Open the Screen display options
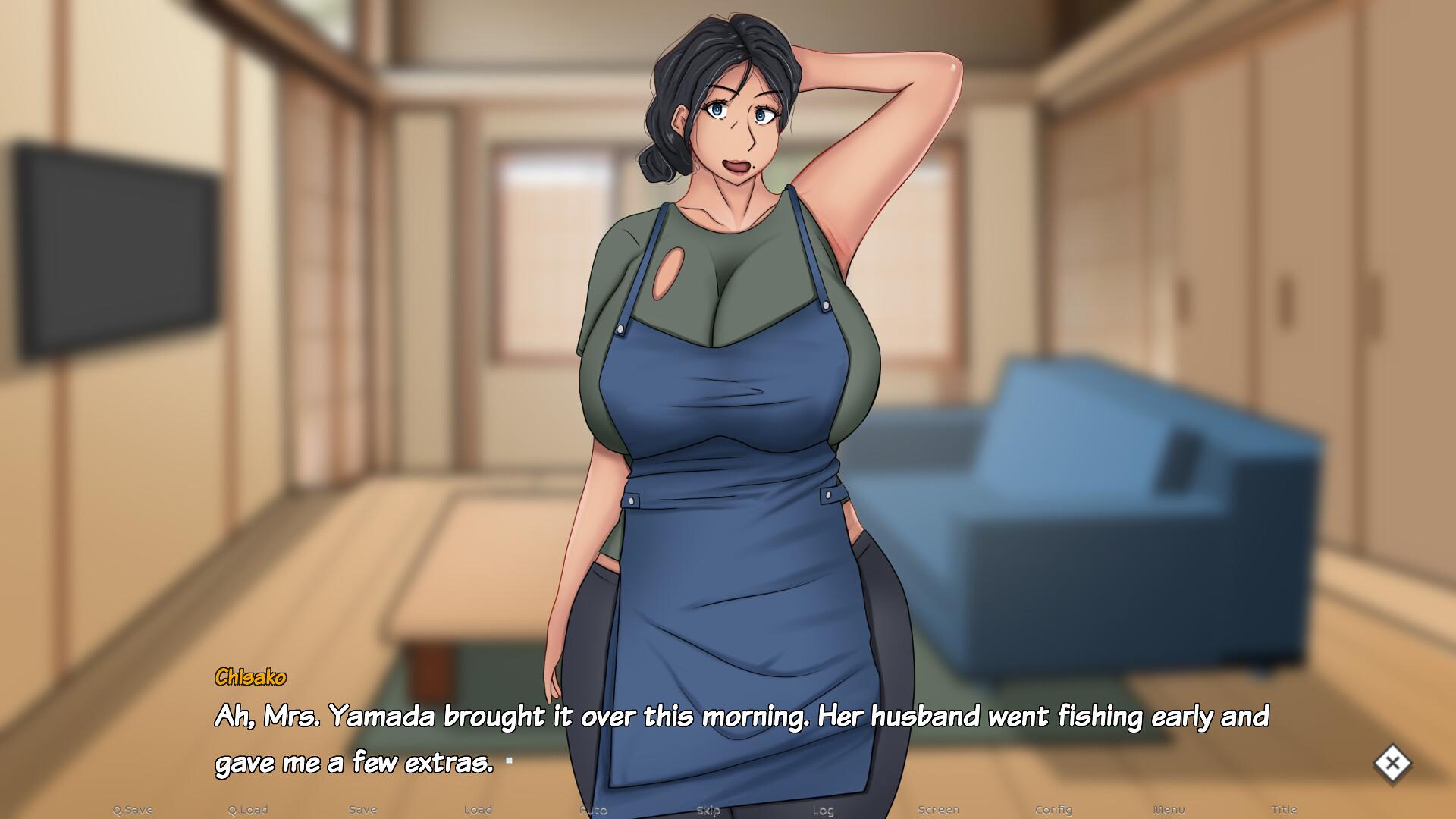The width and height of the screenshot is (1456, 819). click(939, 809)
